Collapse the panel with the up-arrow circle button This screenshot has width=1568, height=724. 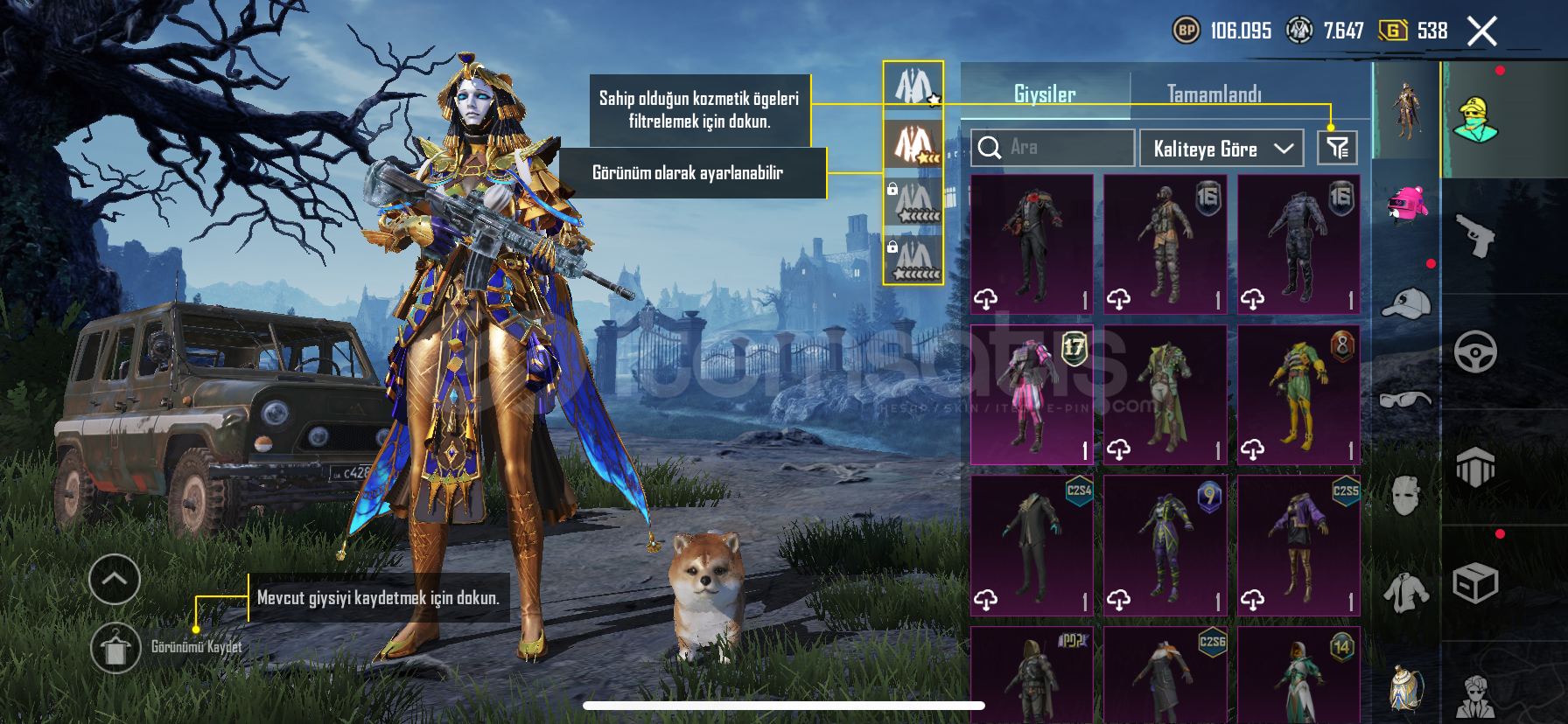pos(115,579)
